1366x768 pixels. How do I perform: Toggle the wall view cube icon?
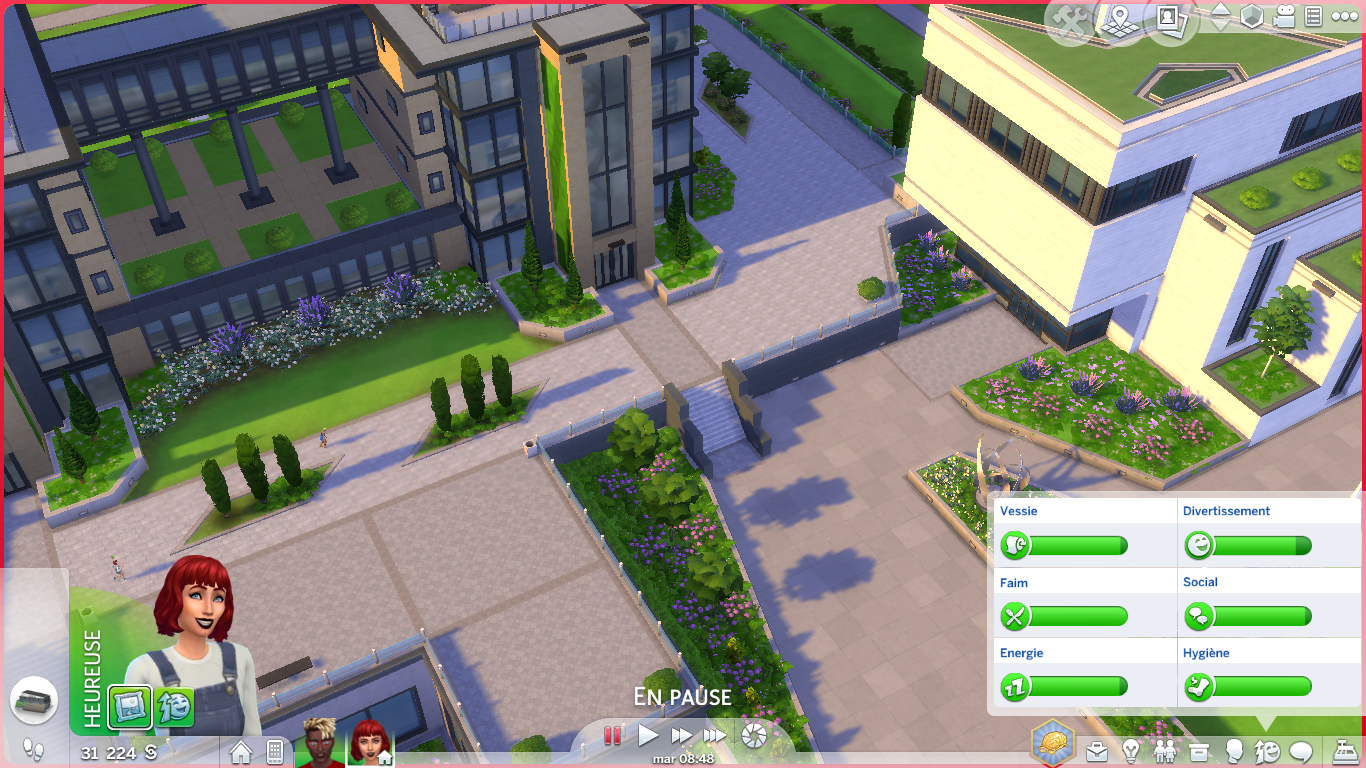(1252, 17)
